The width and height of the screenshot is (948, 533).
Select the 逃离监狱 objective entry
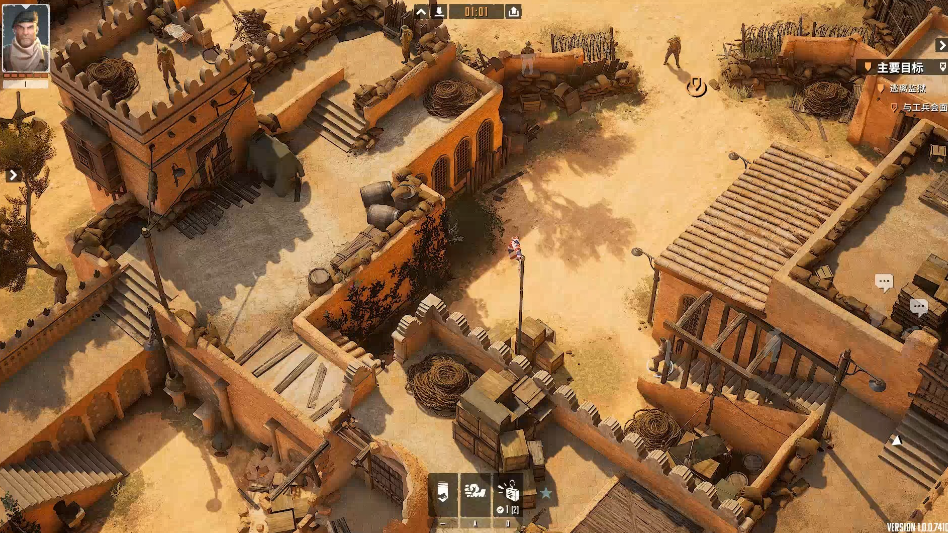click(x=908, y=88)
